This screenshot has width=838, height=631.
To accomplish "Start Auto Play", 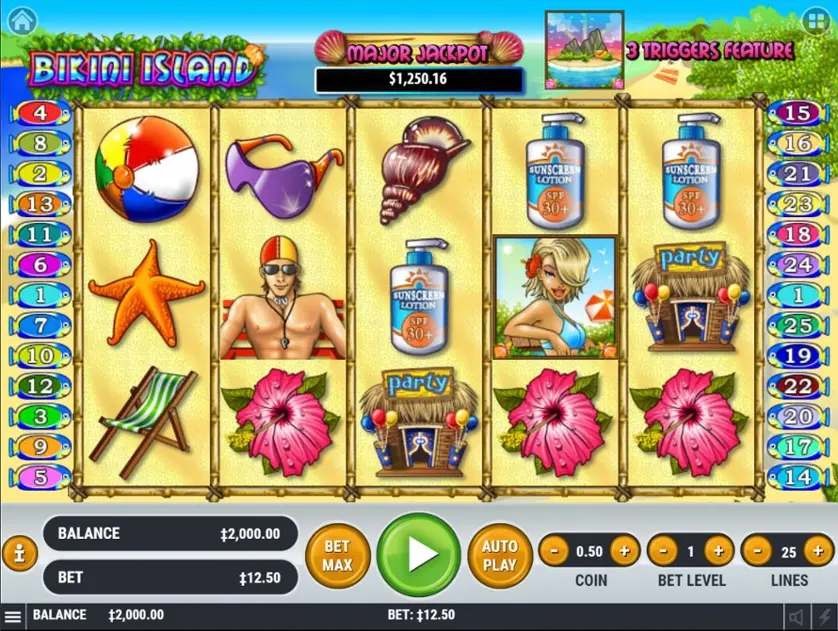I will pyautogui.click(x=499, y=553).
